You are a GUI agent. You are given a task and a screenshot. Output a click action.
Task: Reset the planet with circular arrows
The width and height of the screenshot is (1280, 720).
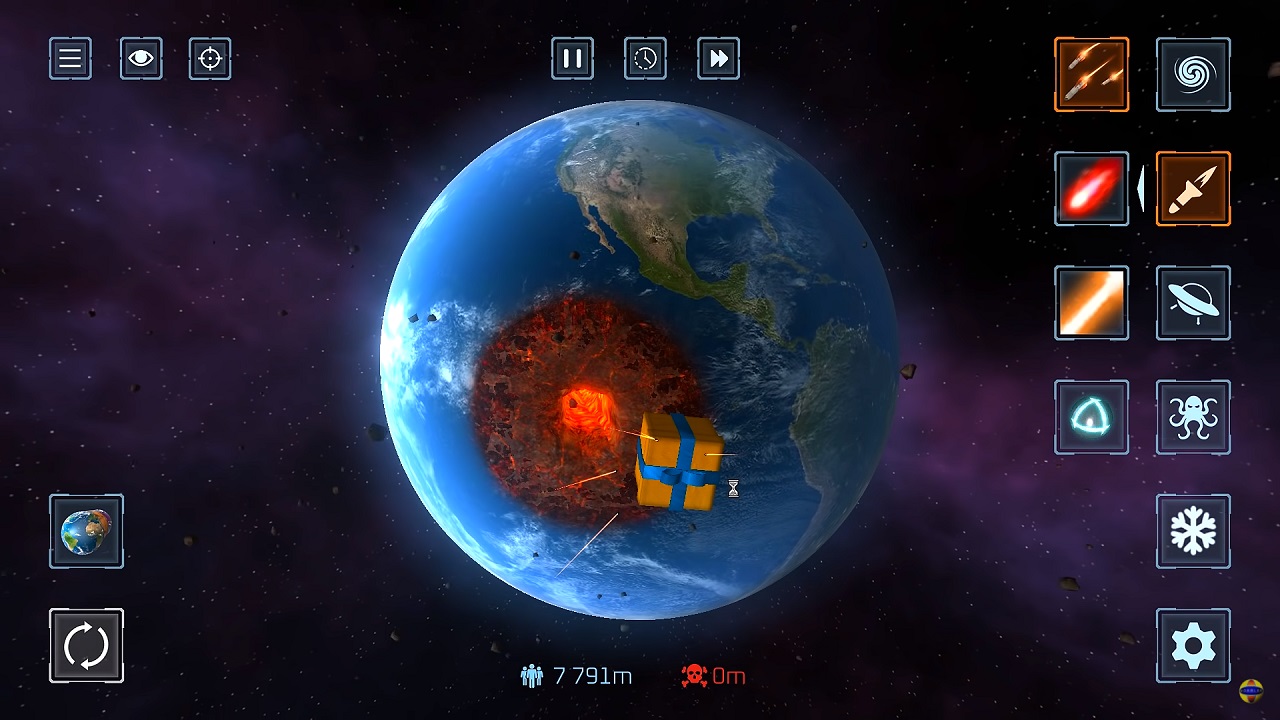[x=86, y=645]
